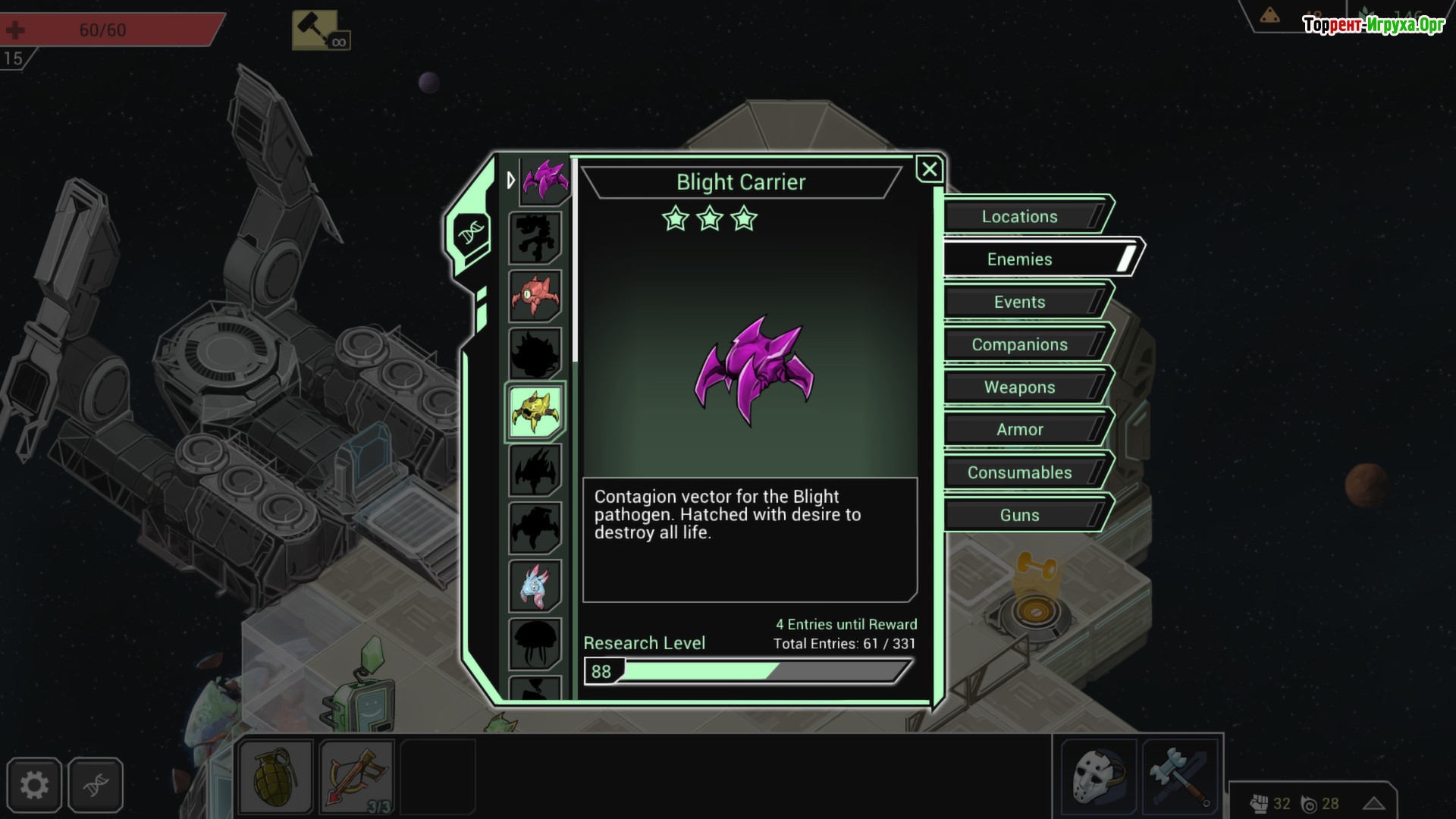Open the Consumables tab
The height and width of the screenshot is (819, 1456).
[1019, 472]
